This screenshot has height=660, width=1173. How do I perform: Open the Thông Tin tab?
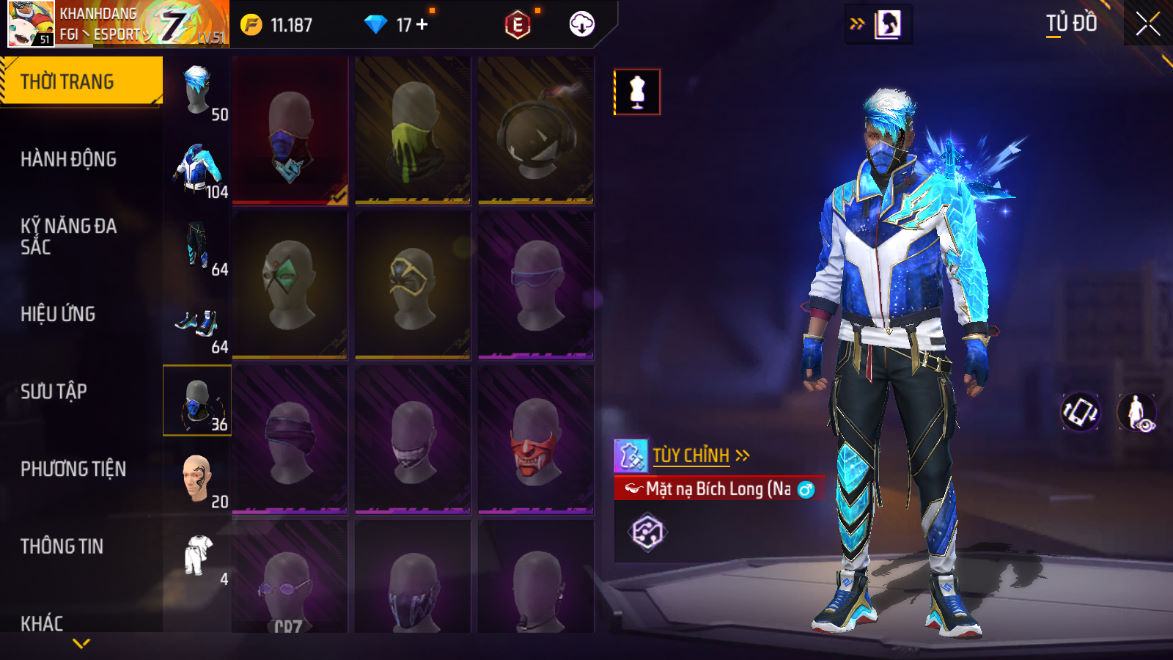point(62,546)
